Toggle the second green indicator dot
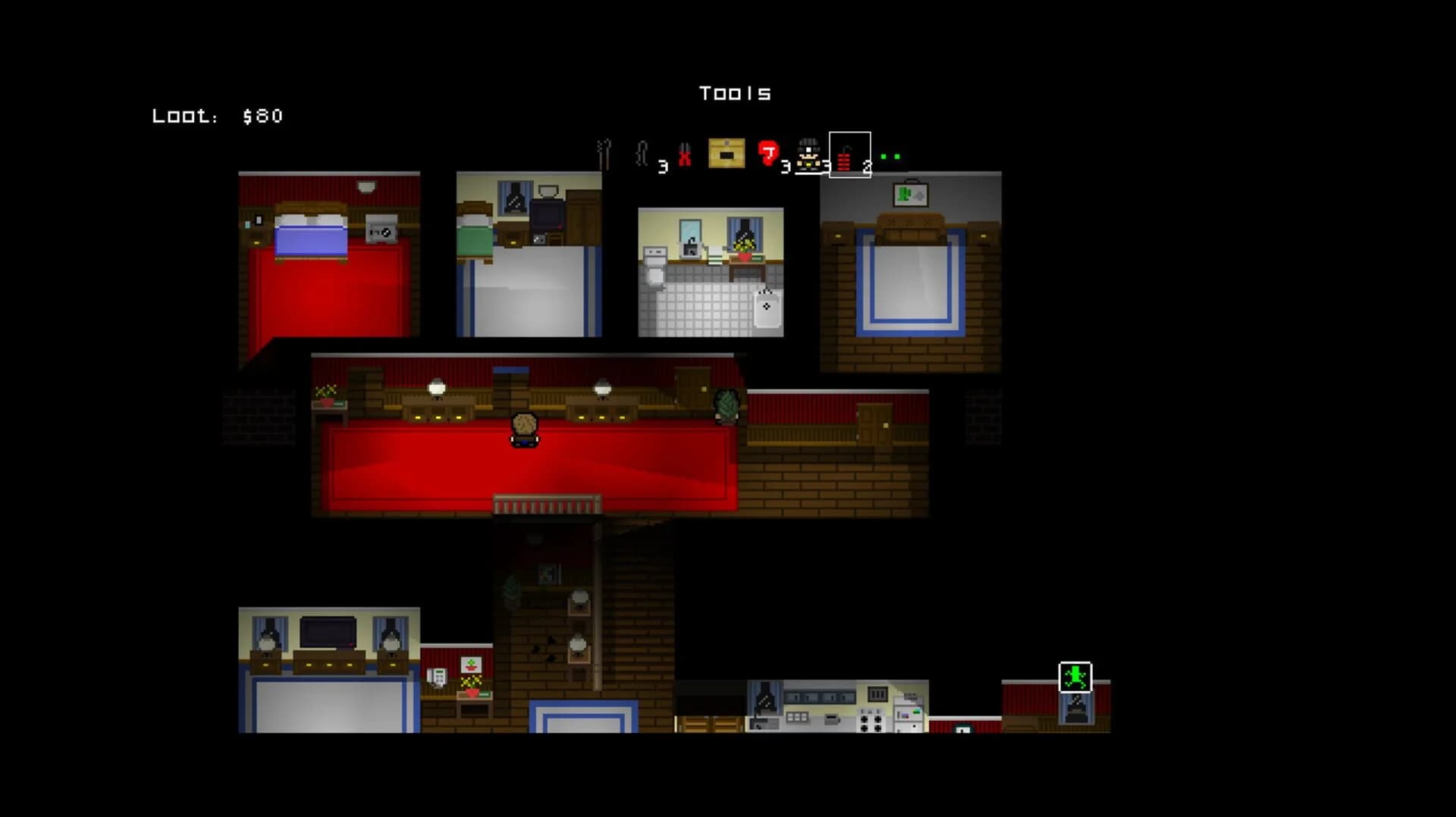Screen dimensions: 1456x817 coord(898,155)
